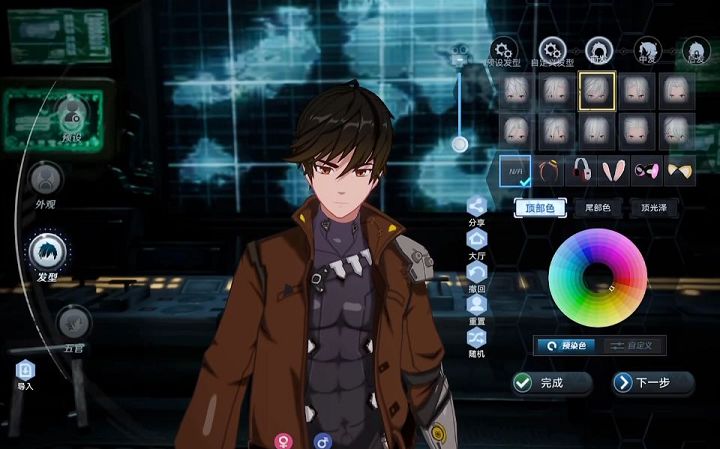Choose the 预染色 preset dye mode
This screenshot has height=449, width=720.
coord(567,345)
